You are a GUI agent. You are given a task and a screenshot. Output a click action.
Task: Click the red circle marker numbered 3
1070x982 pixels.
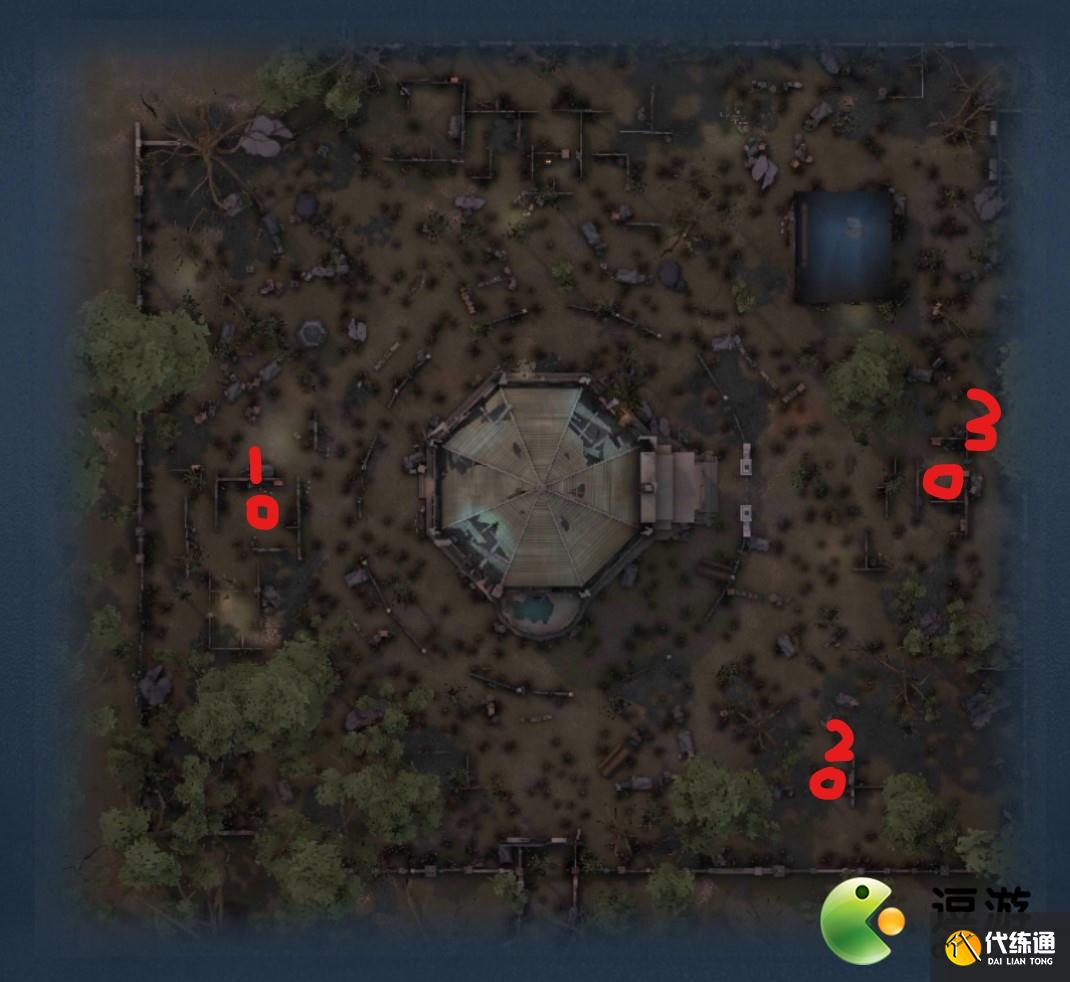click(946, 483)
